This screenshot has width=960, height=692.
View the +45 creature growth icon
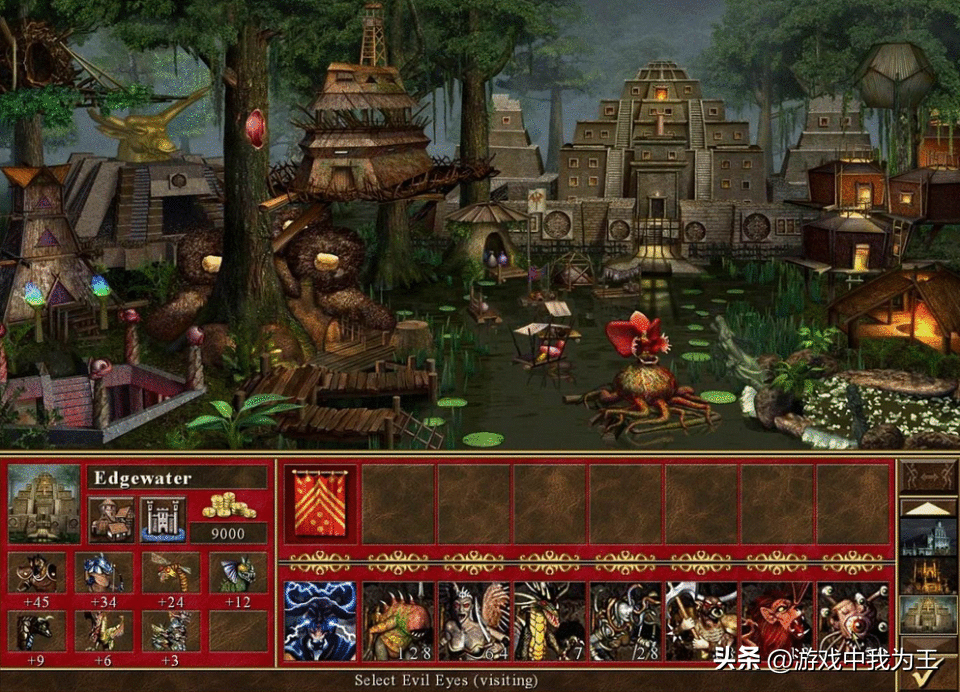pos(38,573)
